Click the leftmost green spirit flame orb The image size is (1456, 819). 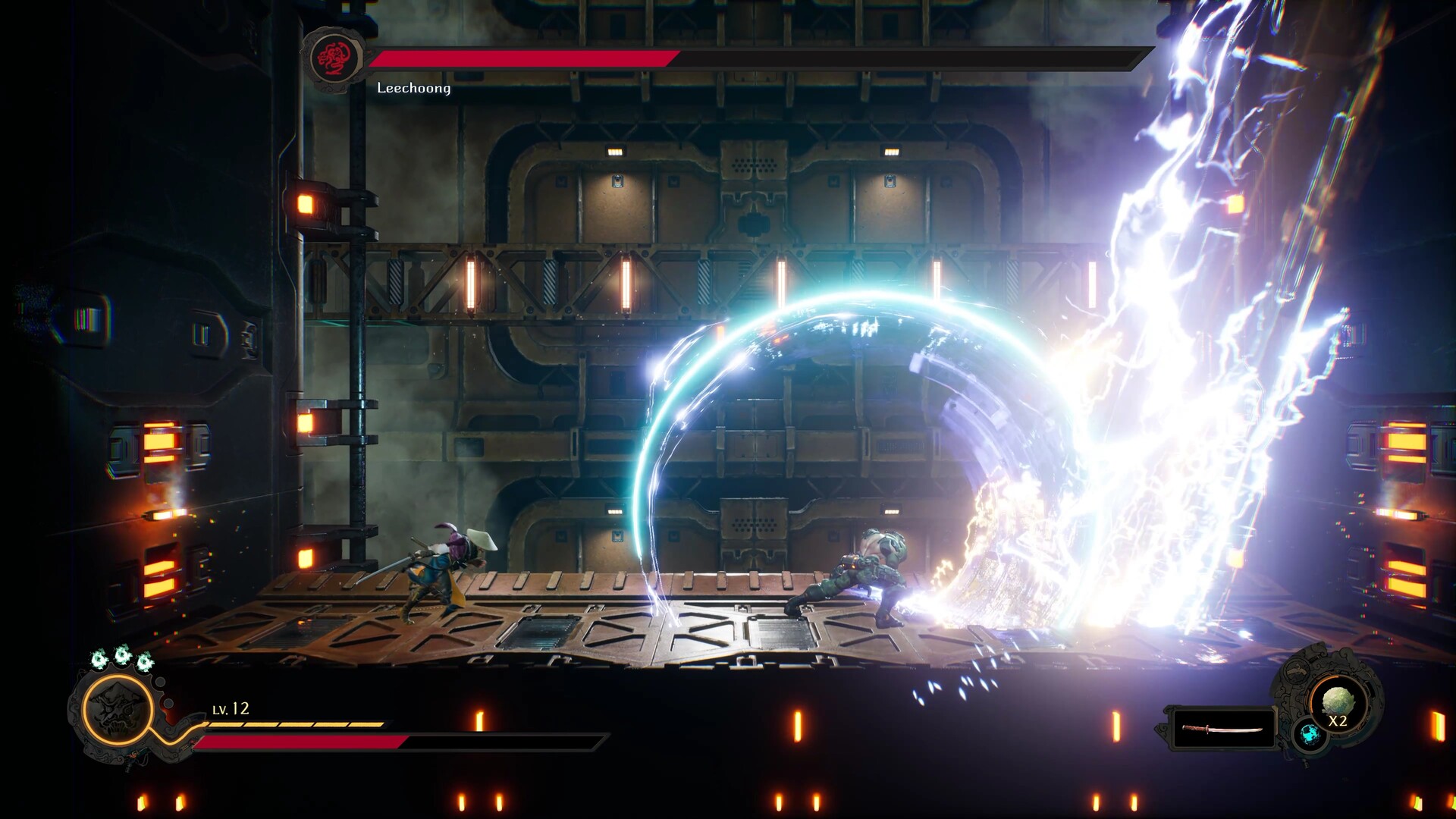pyautogui.click(x=98, y=657)
